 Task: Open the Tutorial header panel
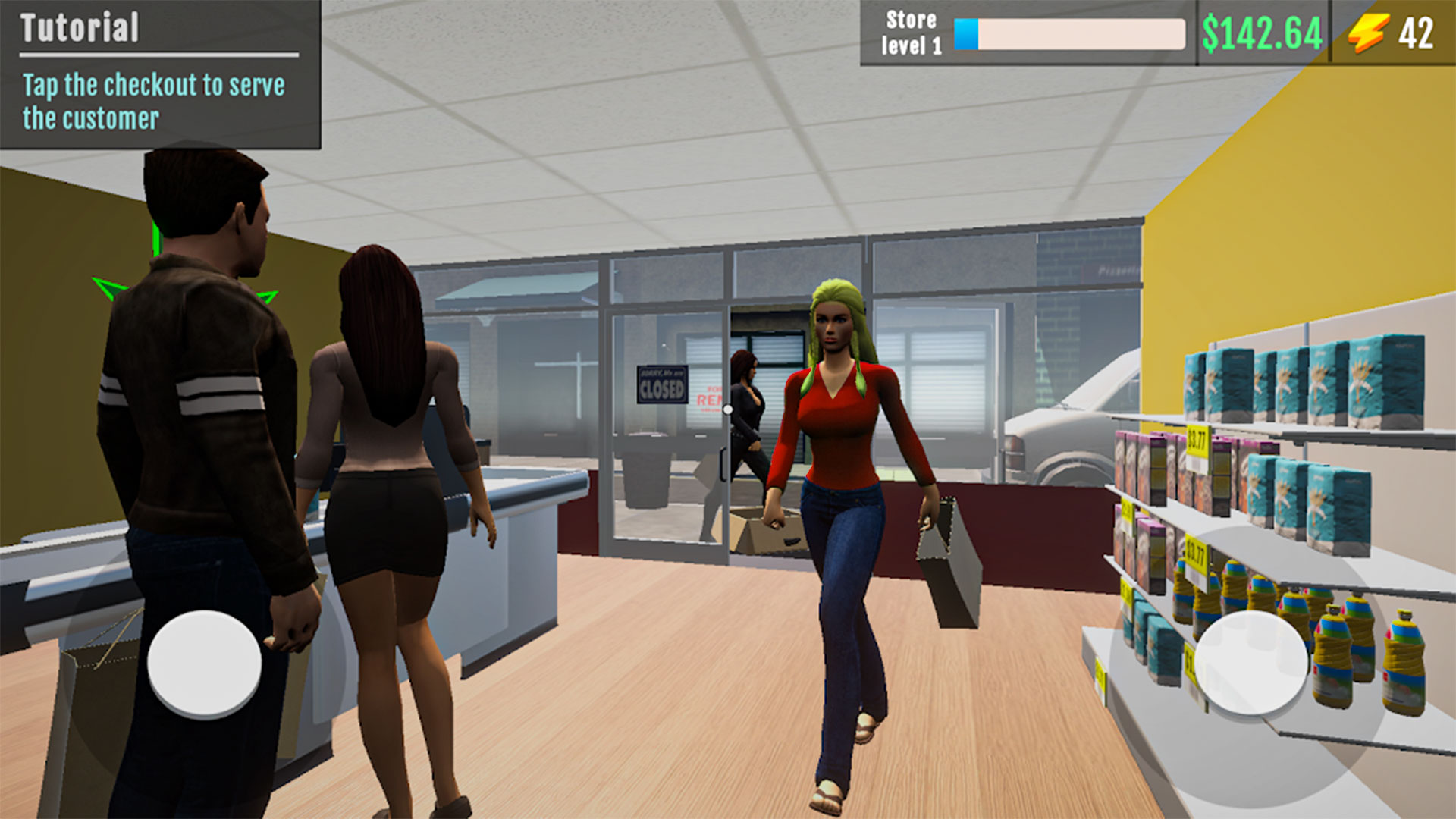tap(80, 28)
